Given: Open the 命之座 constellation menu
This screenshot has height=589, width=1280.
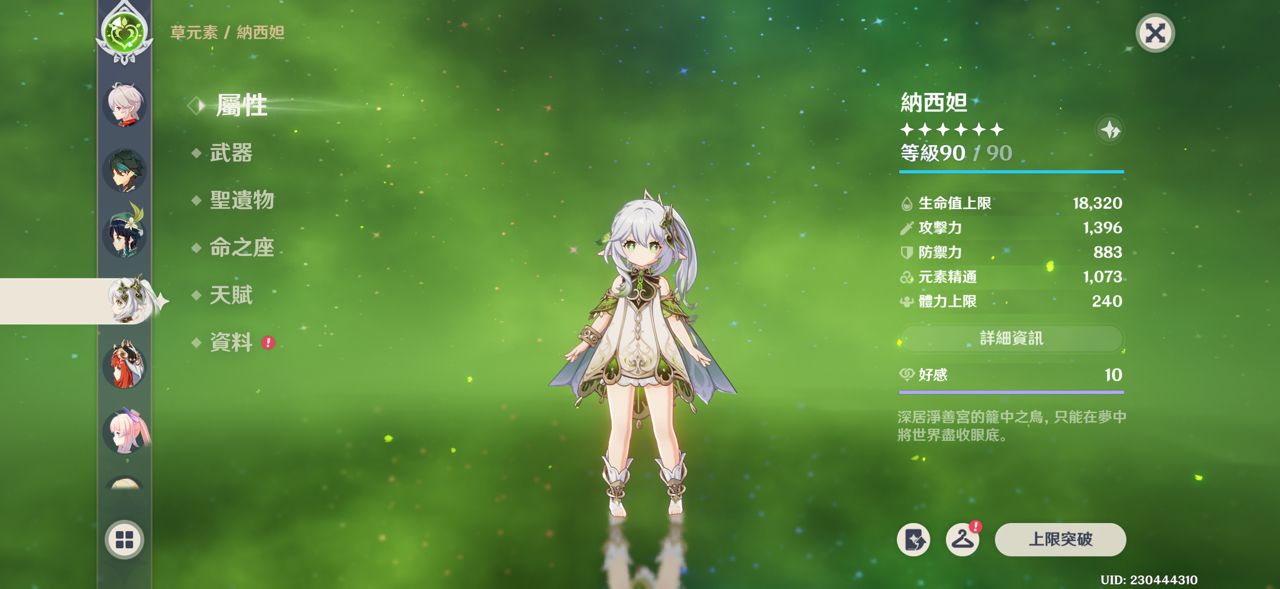Looking at the screenshot, I should (x=241, y=248).
